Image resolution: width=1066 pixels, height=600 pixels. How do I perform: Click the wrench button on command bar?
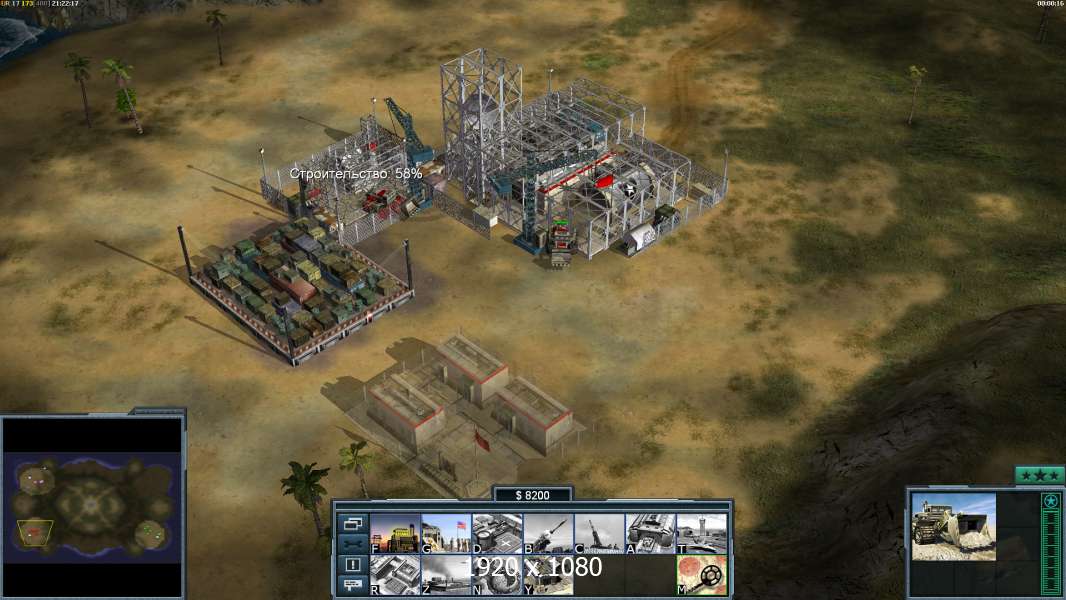point(353,544)
